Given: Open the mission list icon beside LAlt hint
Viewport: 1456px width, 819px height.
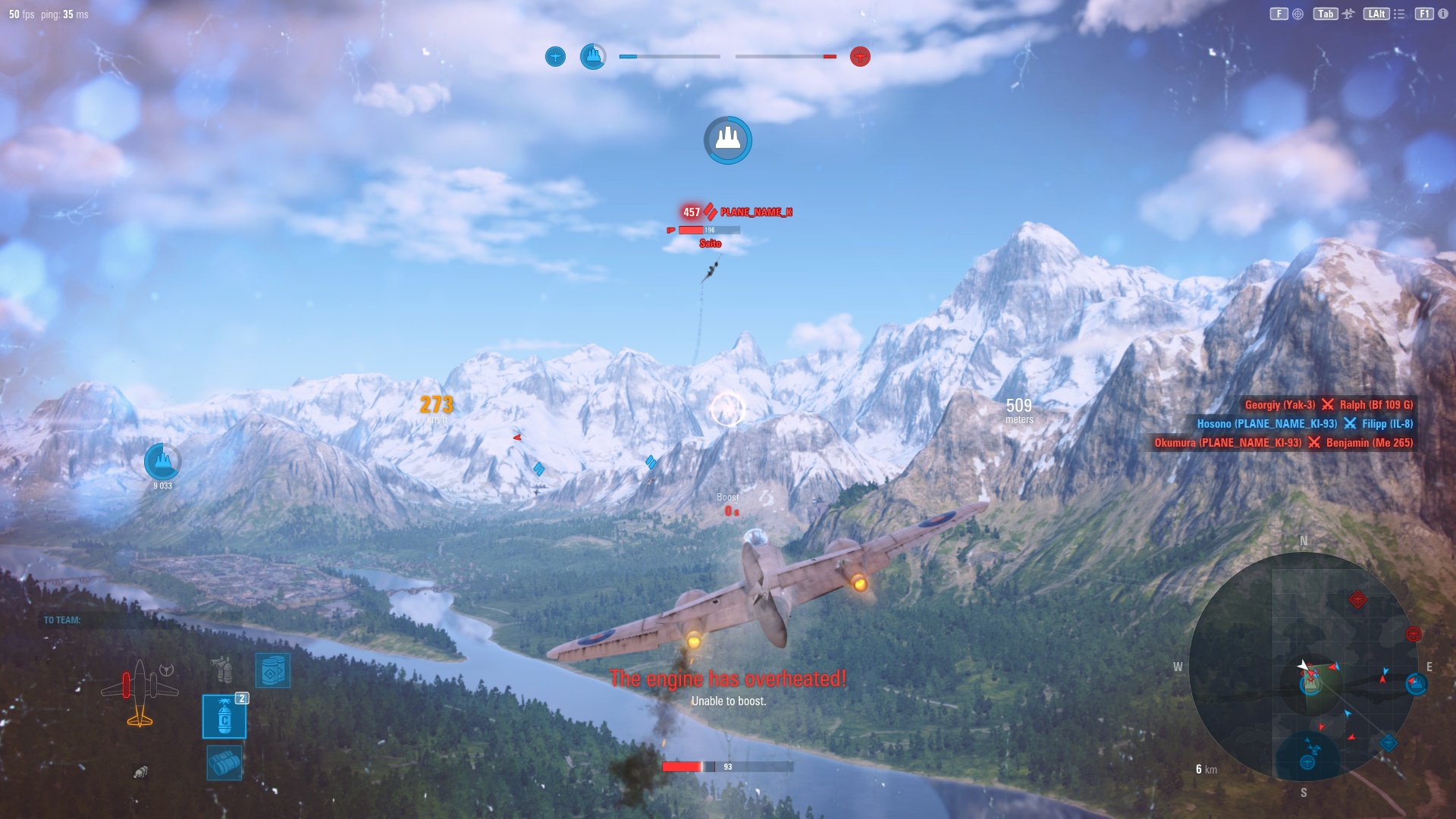Looking at the screenshot, I should tap(1400, 14).
